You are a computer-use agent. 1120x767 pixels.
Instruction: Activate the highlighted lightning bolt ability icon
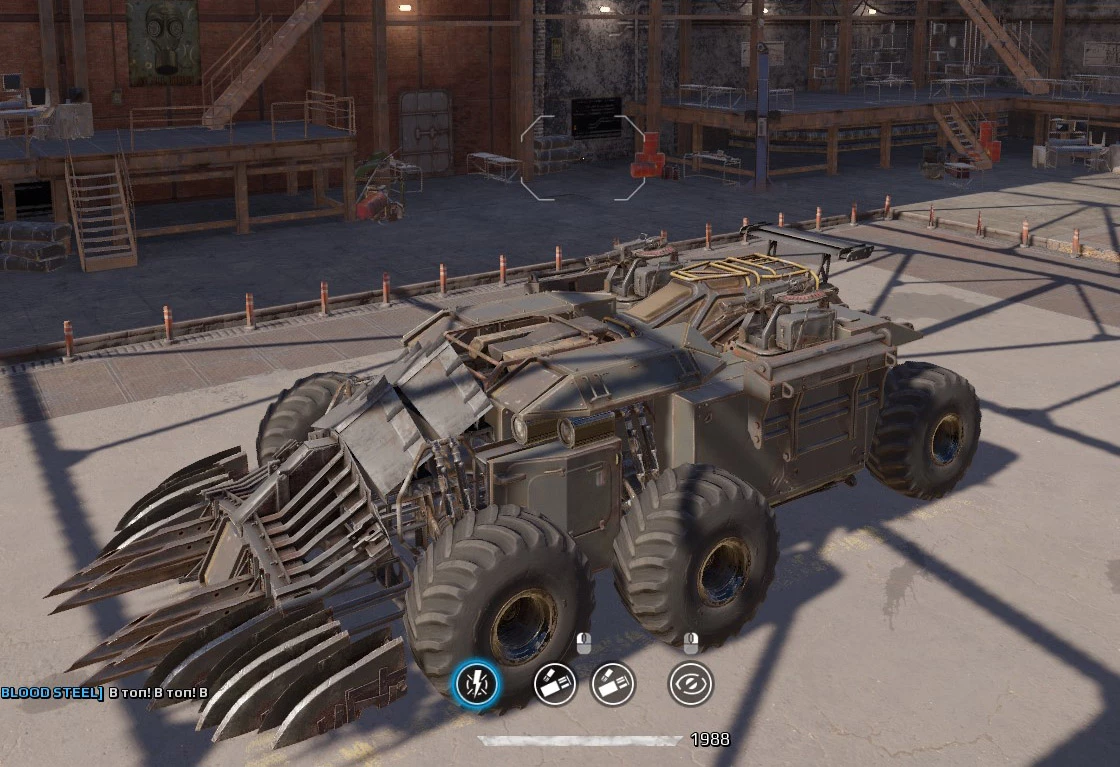476,685
